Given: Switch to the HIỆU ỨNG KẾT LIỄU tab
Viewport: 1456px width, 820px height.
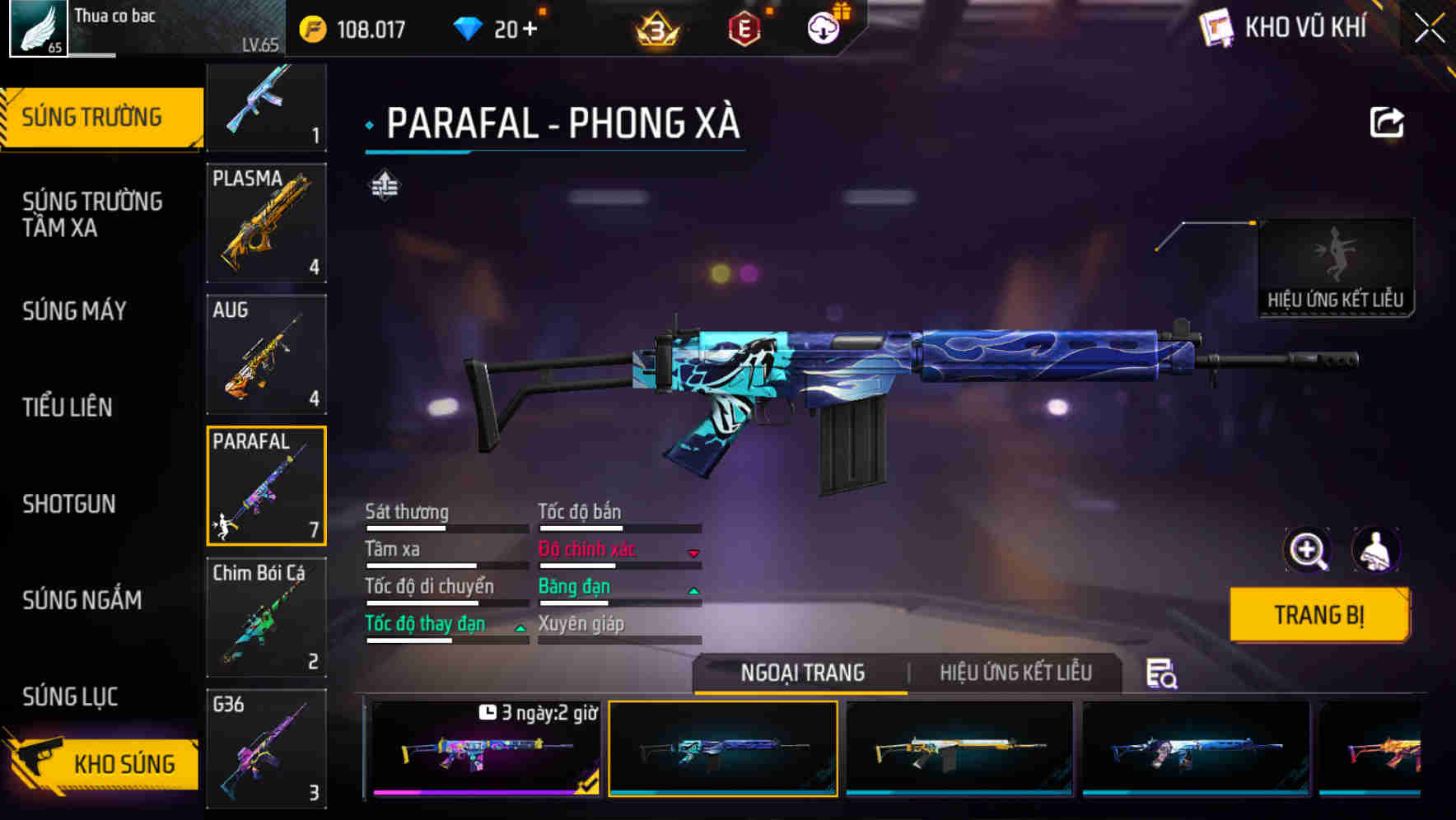Looking at the screenshot, I should 1015,673.
